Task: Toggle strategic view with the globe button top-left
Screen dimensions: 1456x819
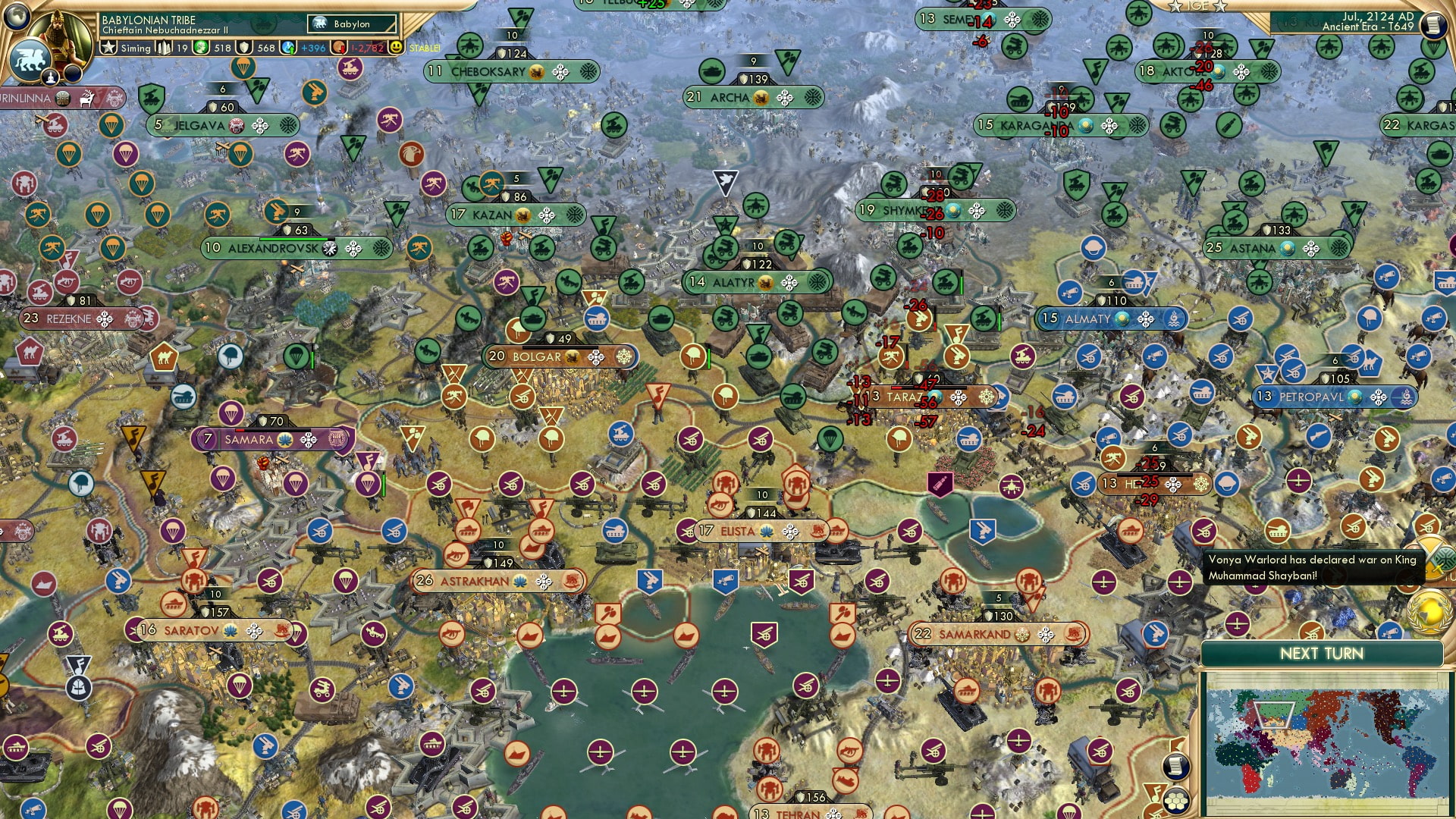Action: [17, 17]
